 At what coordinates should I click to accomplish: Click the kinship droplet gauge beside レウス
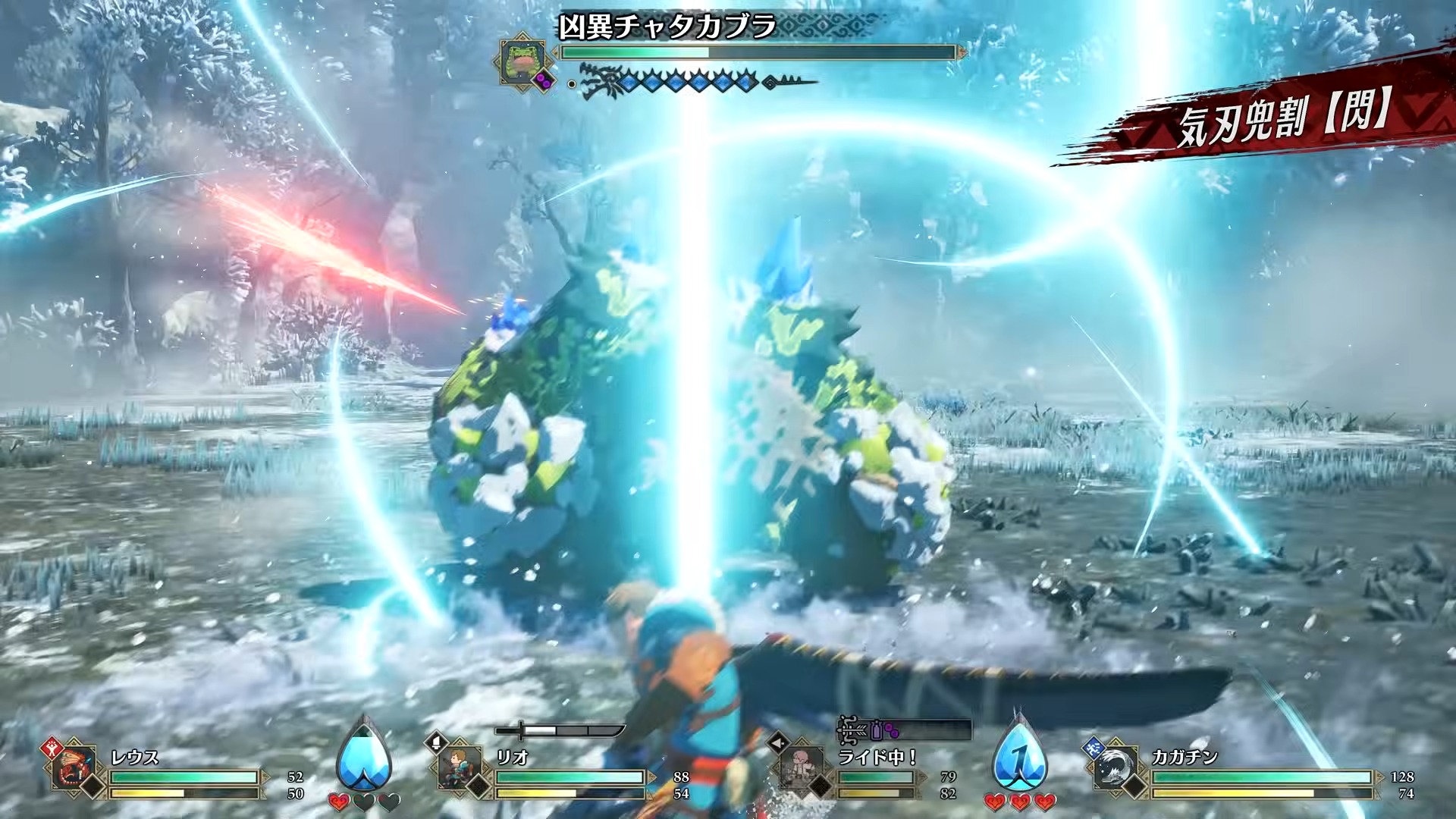point(366,755)
